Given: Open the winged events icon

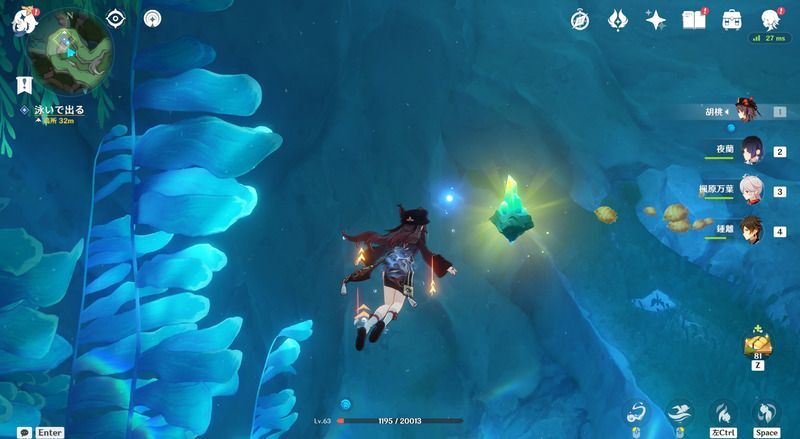Looking at the screenshot, I should point(619,20).
